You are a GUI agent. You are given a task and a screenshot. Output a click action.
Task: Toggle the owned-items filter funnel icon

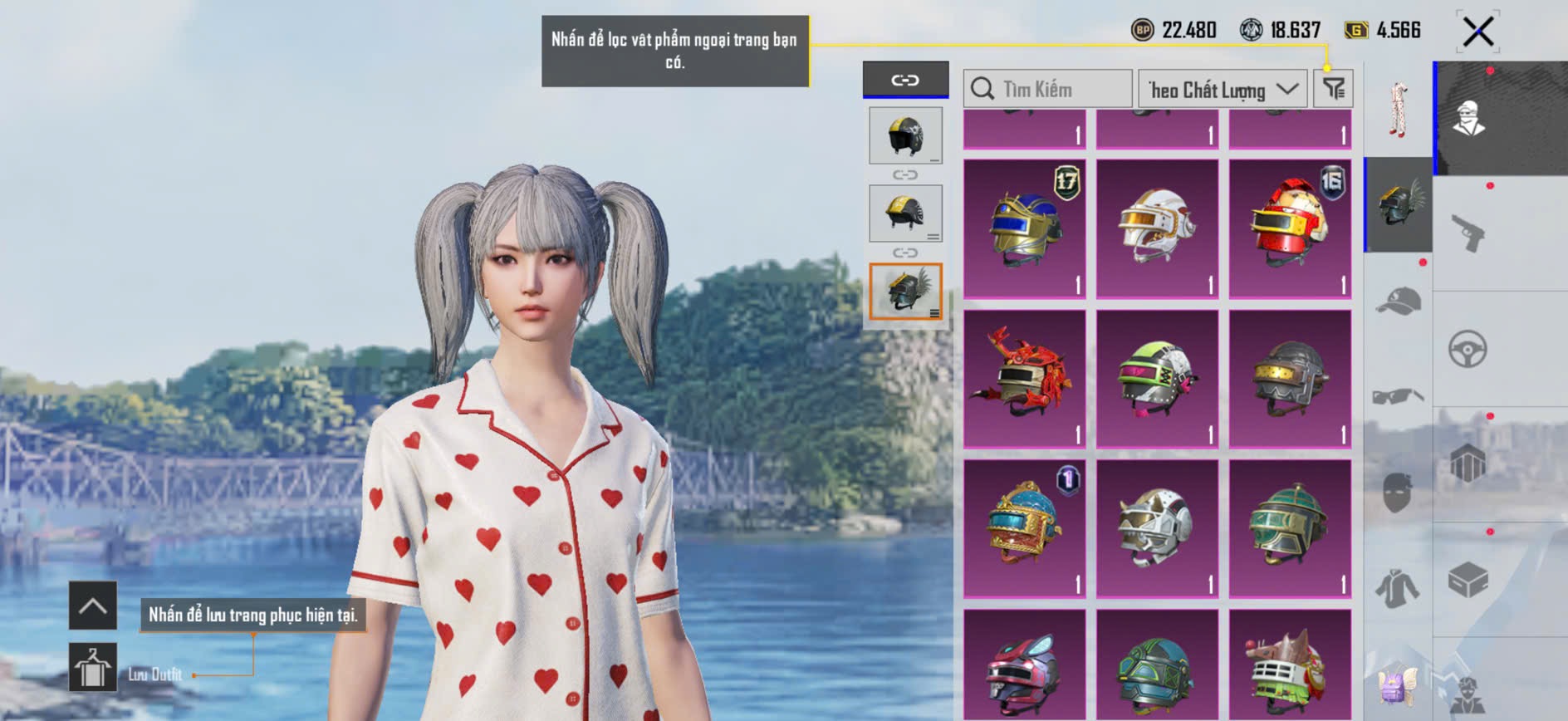(1333, 88)
